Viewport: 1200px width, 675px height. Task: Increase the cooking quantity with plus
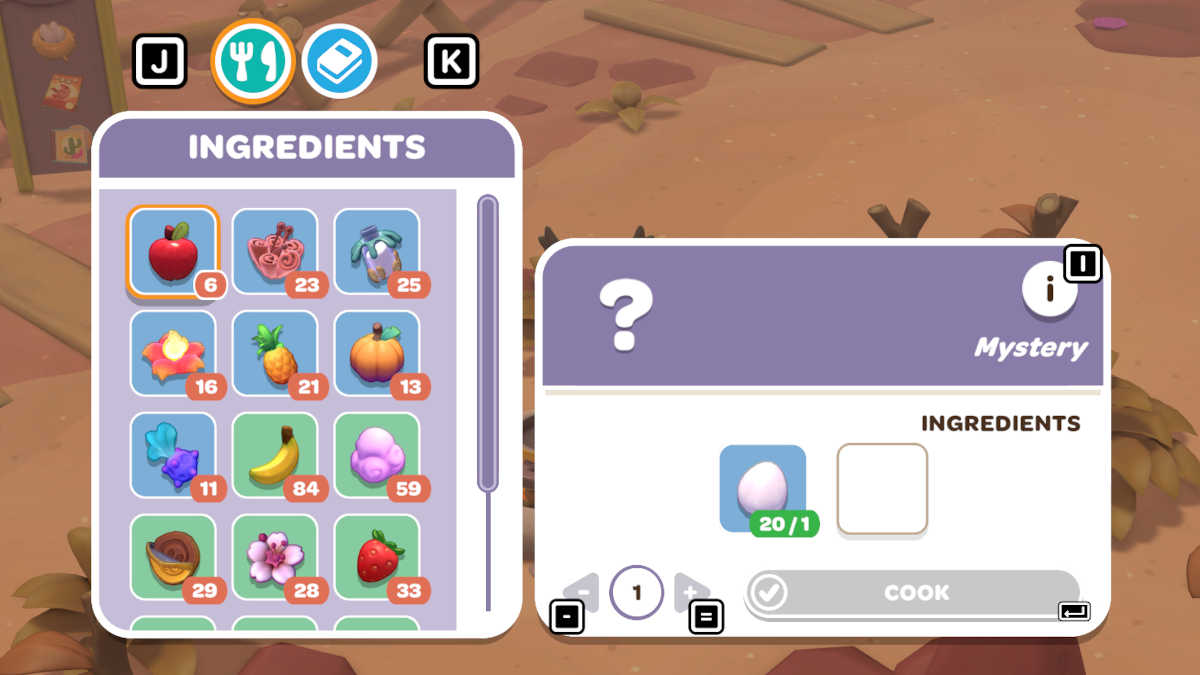tap(692, 593)
